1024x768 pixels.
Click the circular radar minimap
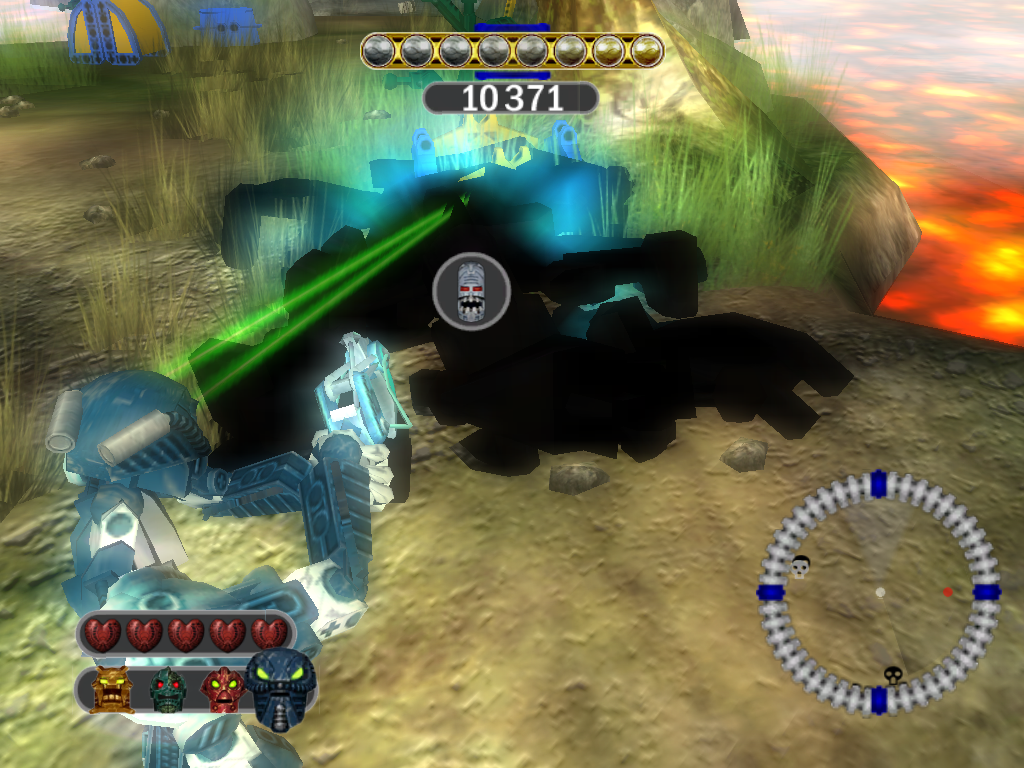[x=879, y=592]
